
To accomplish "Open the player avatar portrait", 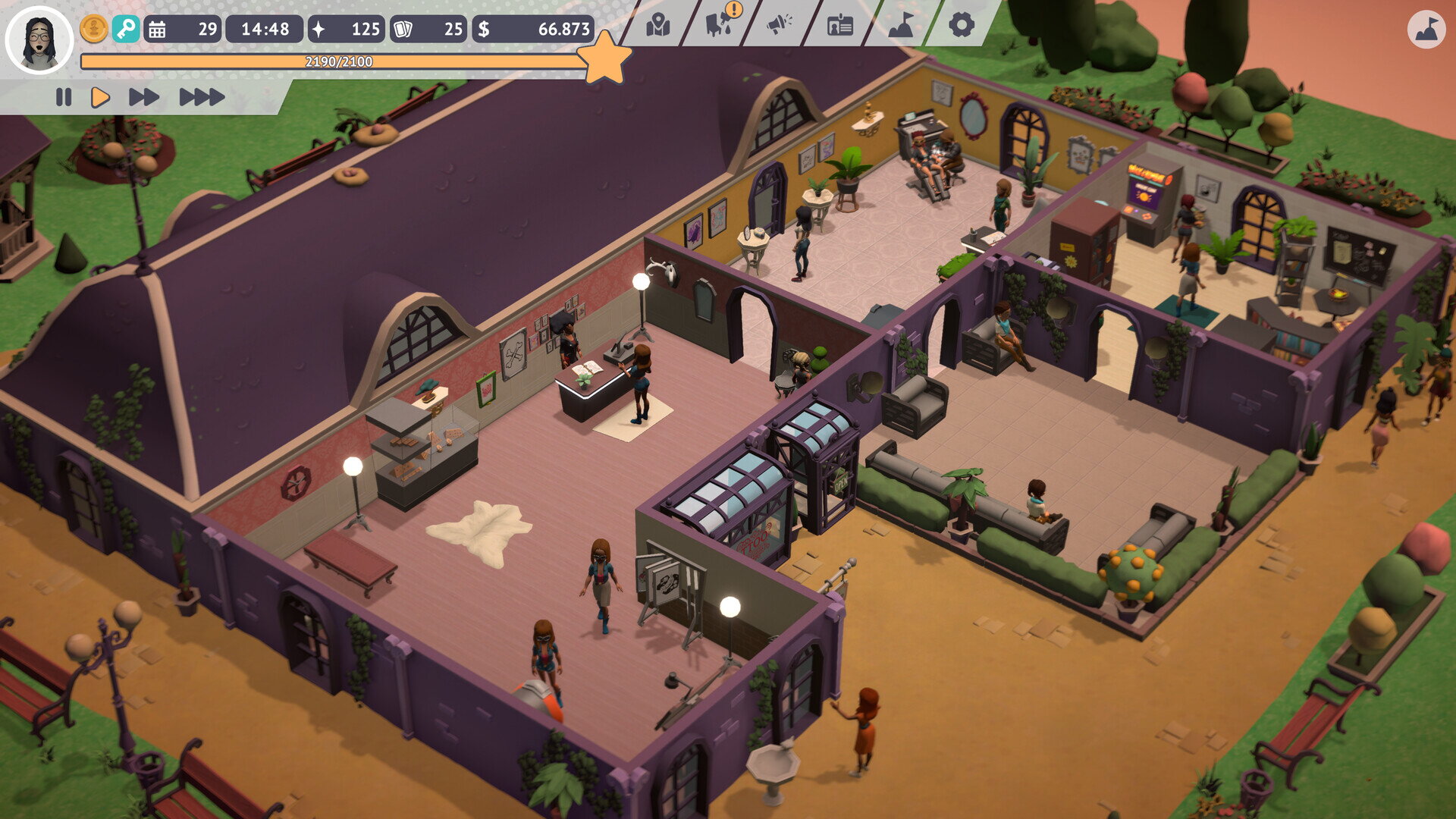I will (39, 39).
